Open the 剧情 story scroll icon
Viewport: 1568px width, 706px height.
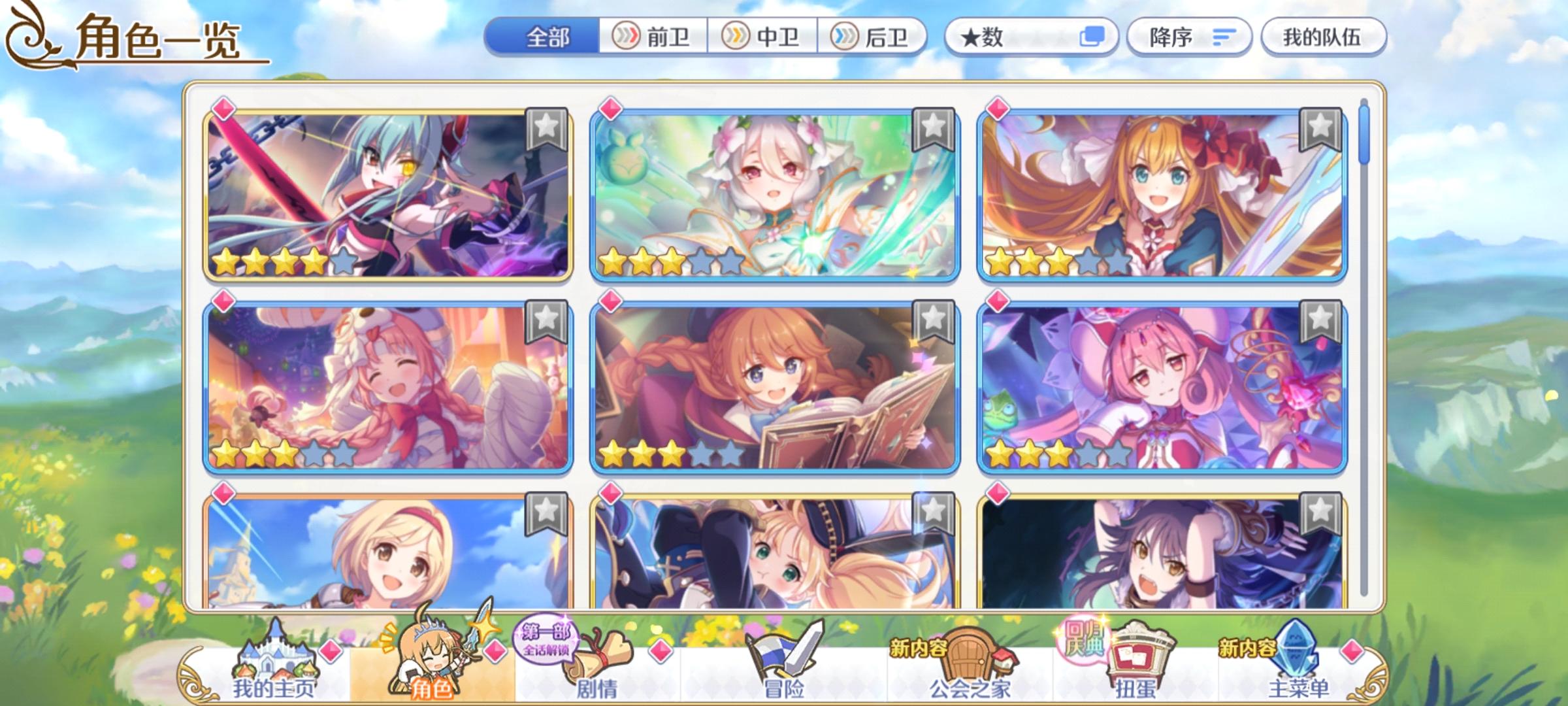(x=596, y=654)
